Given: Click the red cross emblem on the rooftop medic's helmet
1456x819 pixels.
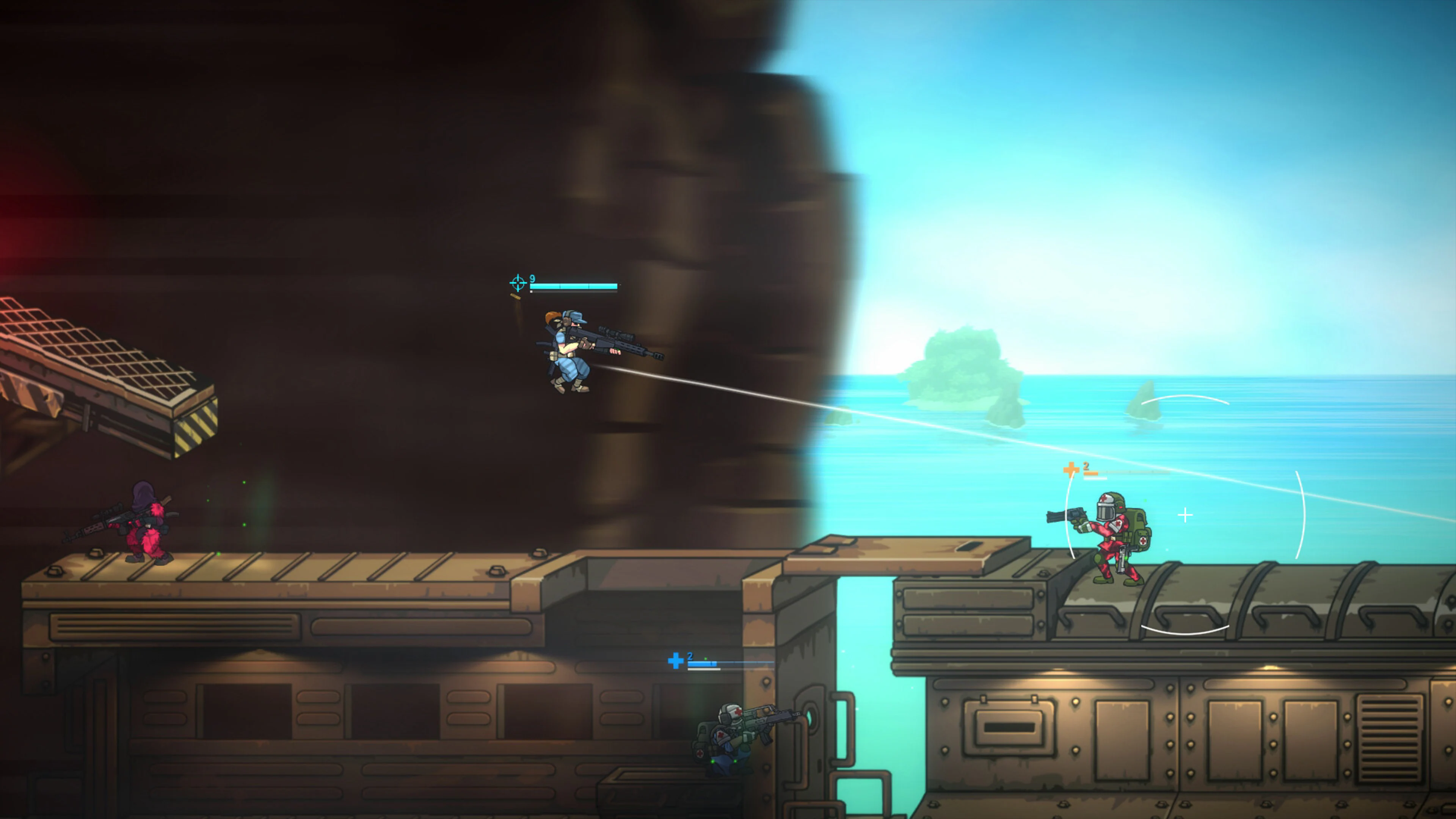Looking at the screenshot, I should coord(1105,498).
